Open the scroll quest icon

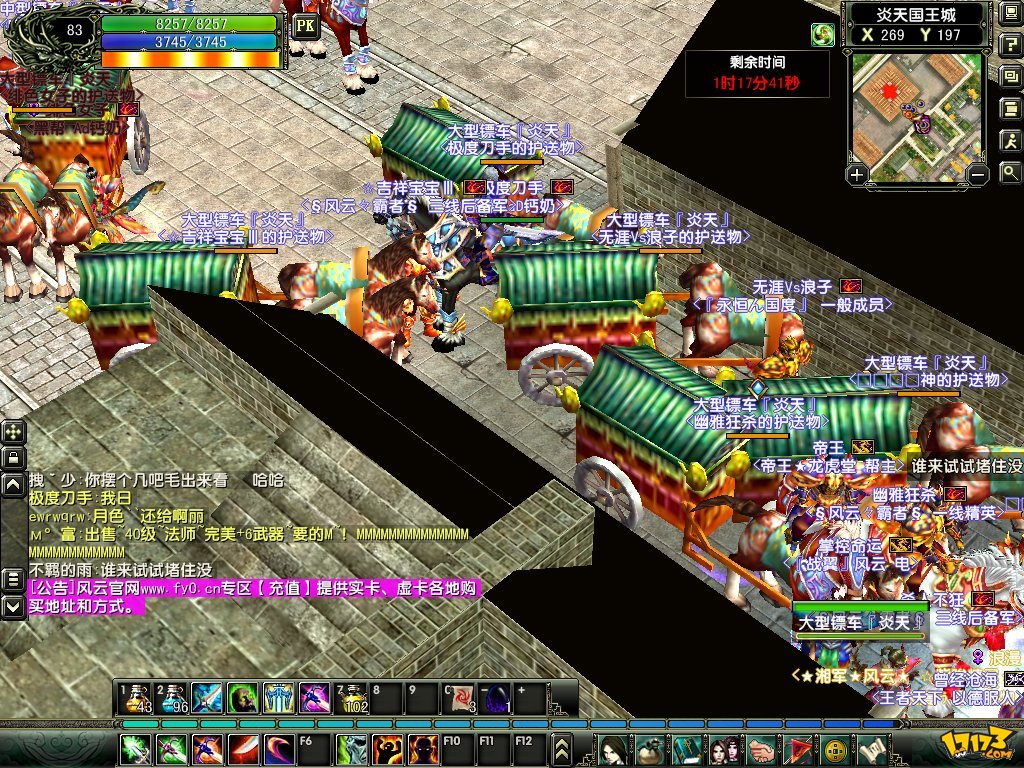[x=874, y=748]
